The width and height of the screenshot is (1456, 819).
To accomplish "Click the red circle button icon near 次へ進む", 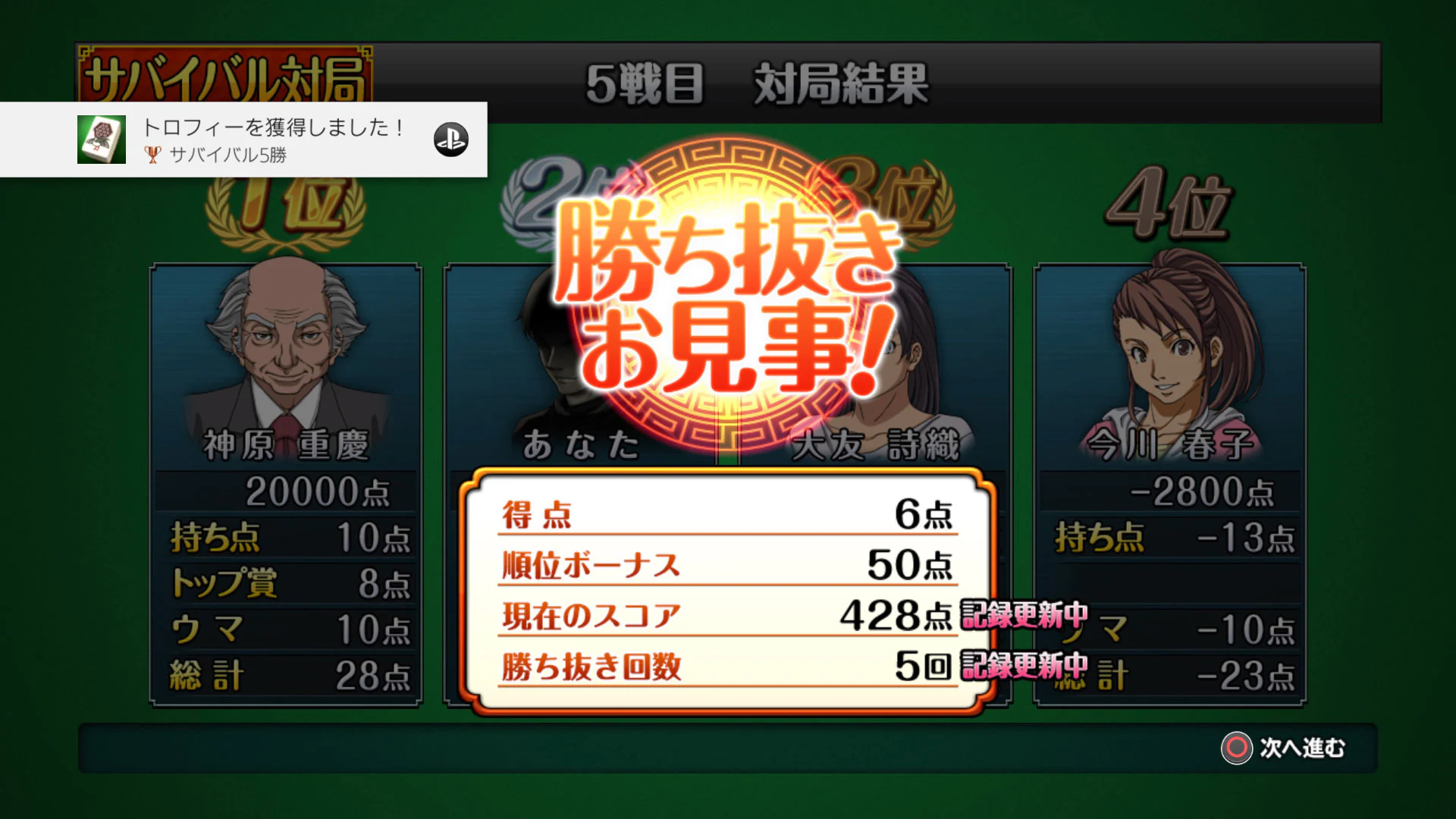I will click(x=1239, y=749).
